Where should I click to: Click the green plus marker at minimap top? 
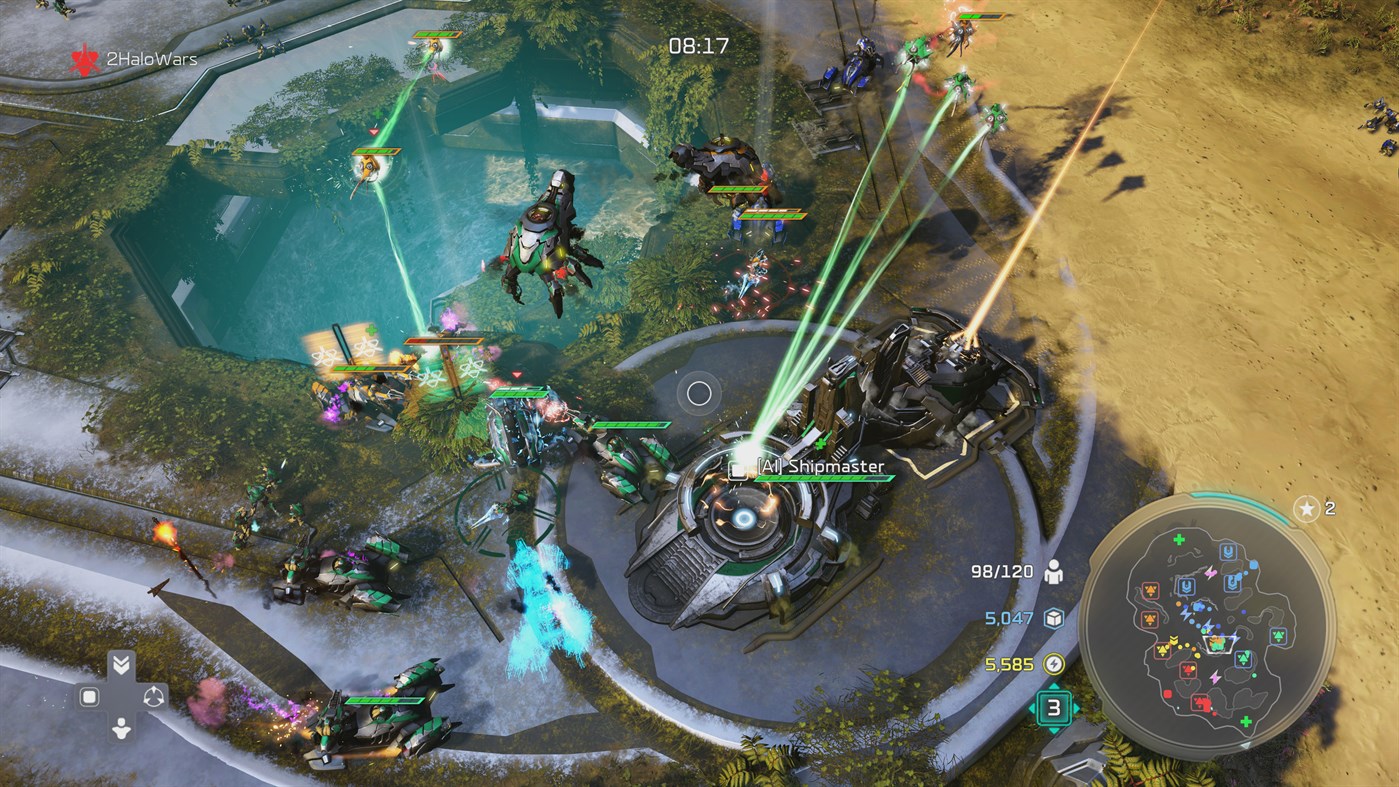pyautogui.click(x=1179, y=538)
